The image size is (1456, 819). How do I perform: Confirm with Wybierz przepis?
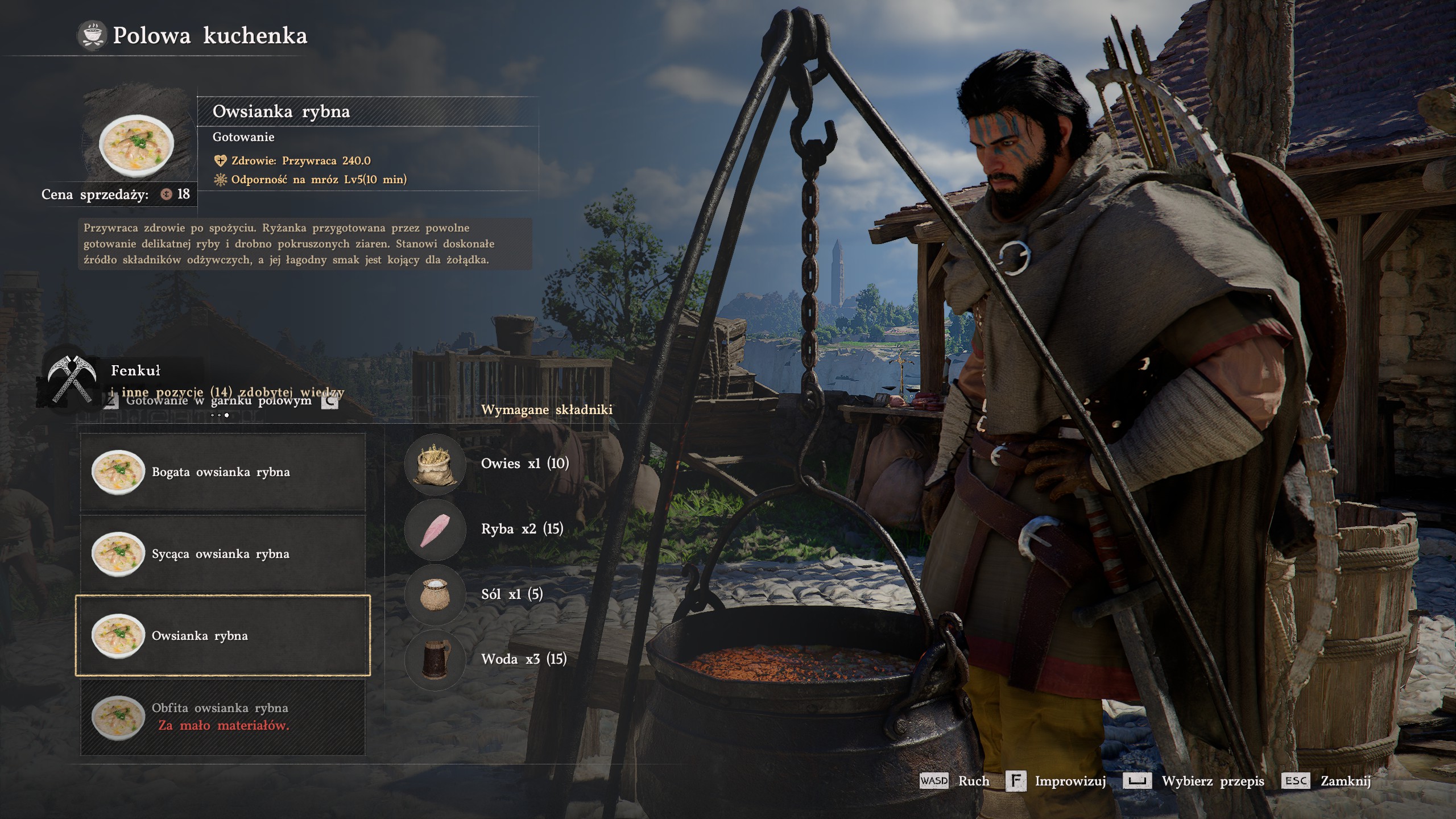point(1194,781)
